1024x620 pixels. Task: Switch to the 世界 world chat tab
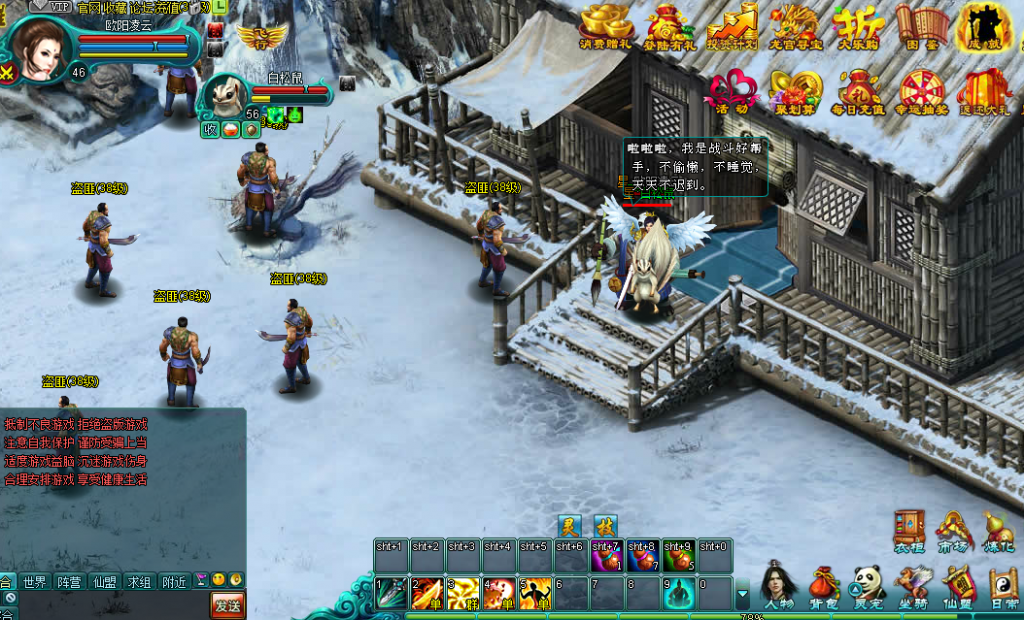[x=35, y=582]
